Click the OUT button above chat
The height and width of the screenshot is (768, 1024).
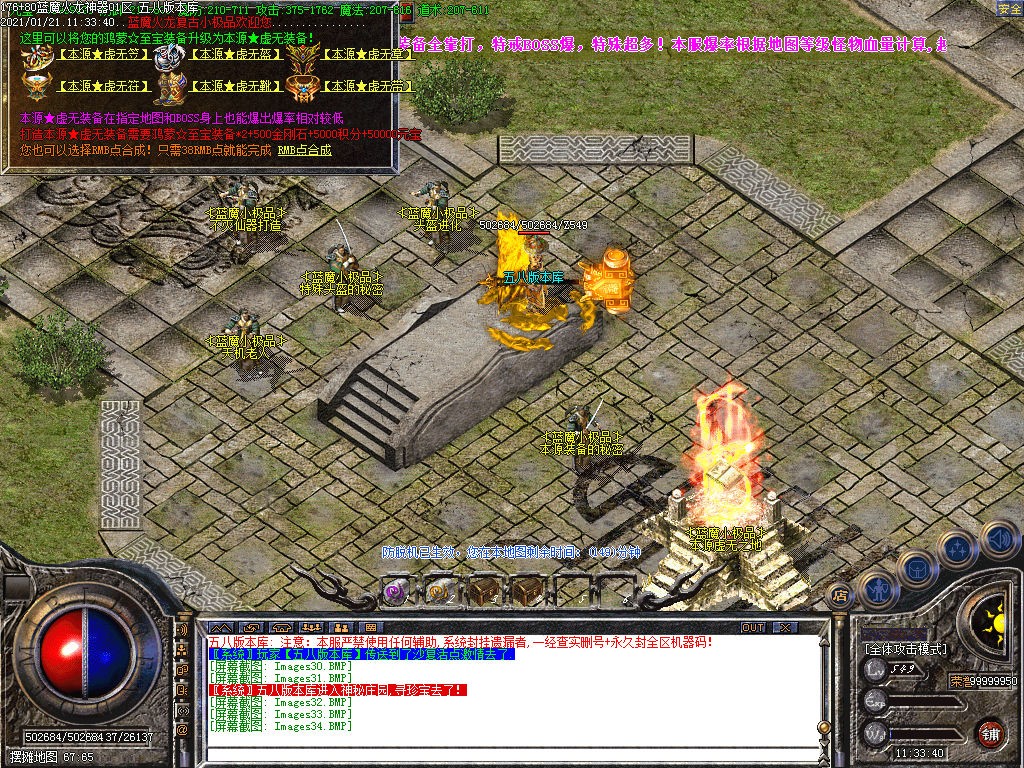pos(752,627)
